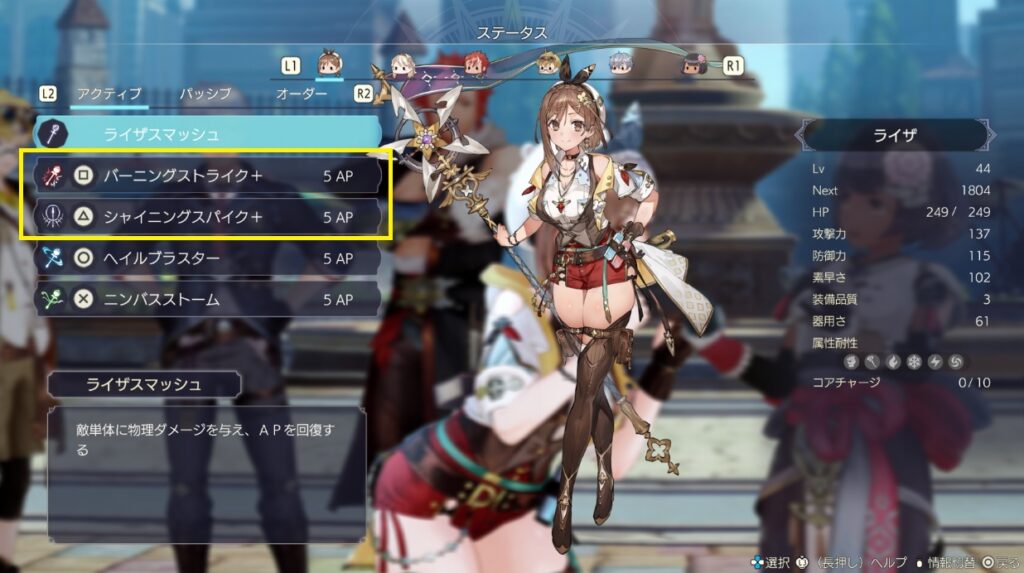Select Ryza's brown-haired party portrait
The width and height of the screenshot is (1024, 573).
[x=329, y=64]
